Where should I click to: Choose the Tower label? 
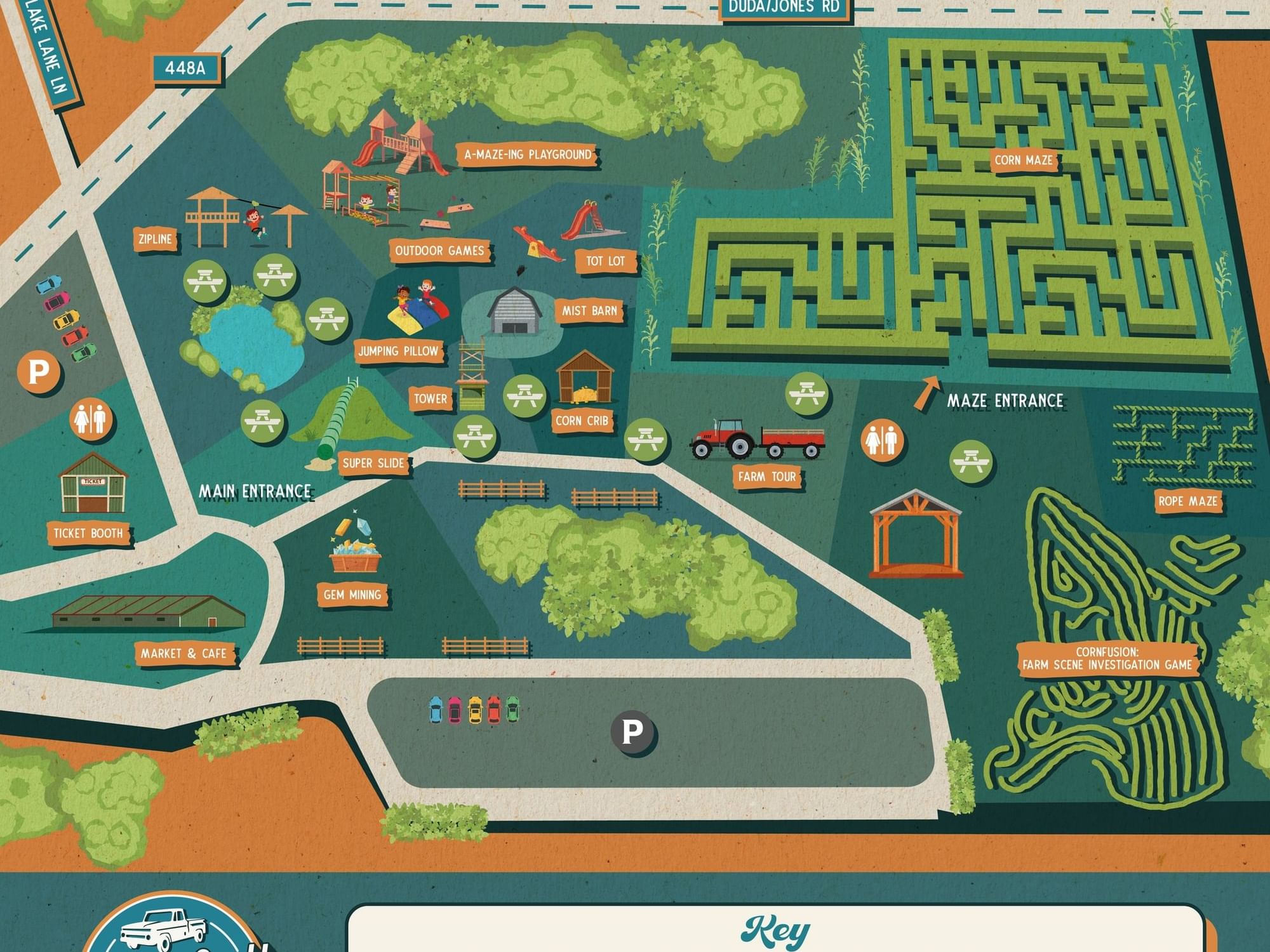(x=431, y=399)
